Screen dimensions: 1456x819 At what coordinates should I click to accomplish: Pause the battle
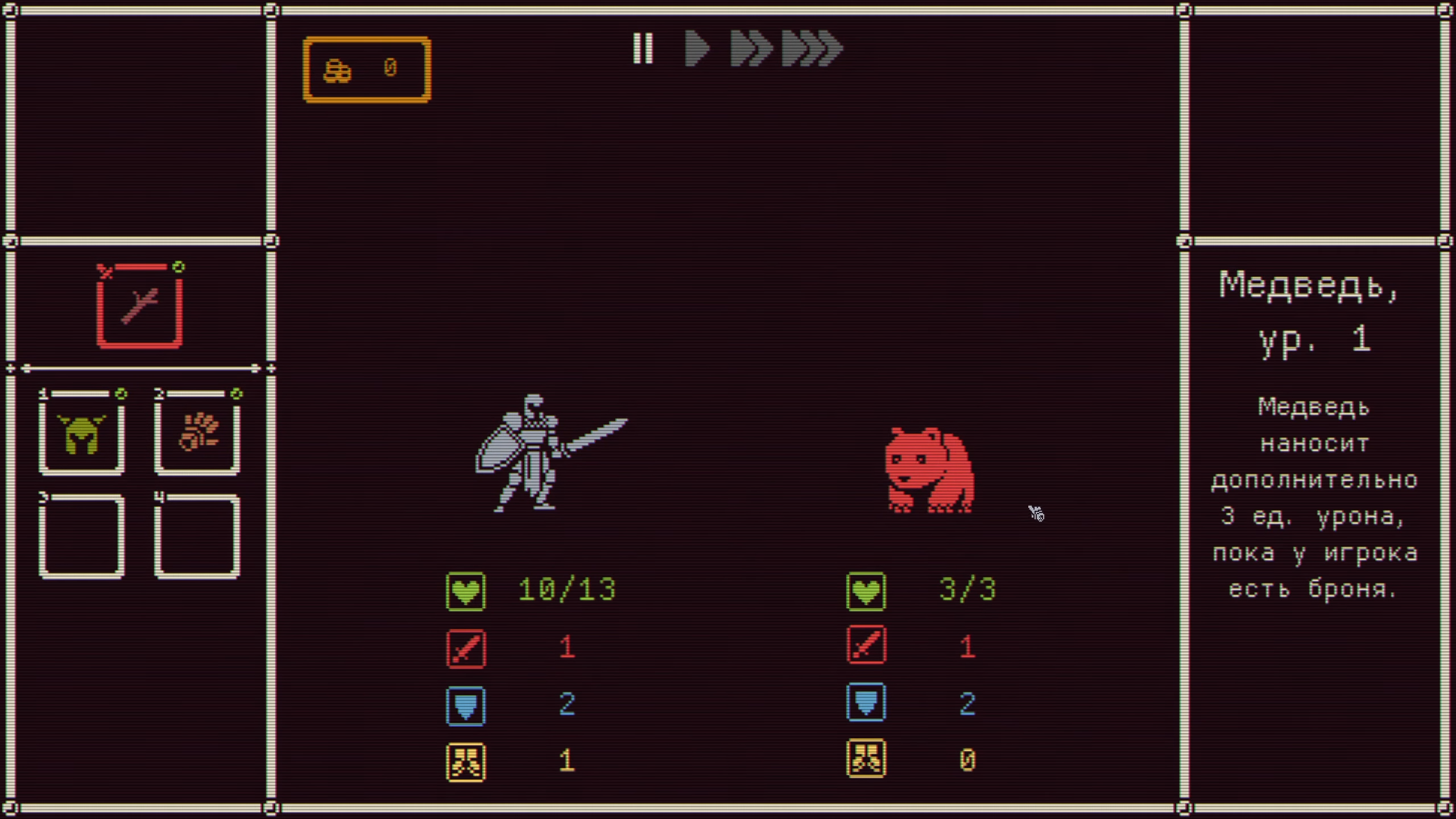[643, 48]
